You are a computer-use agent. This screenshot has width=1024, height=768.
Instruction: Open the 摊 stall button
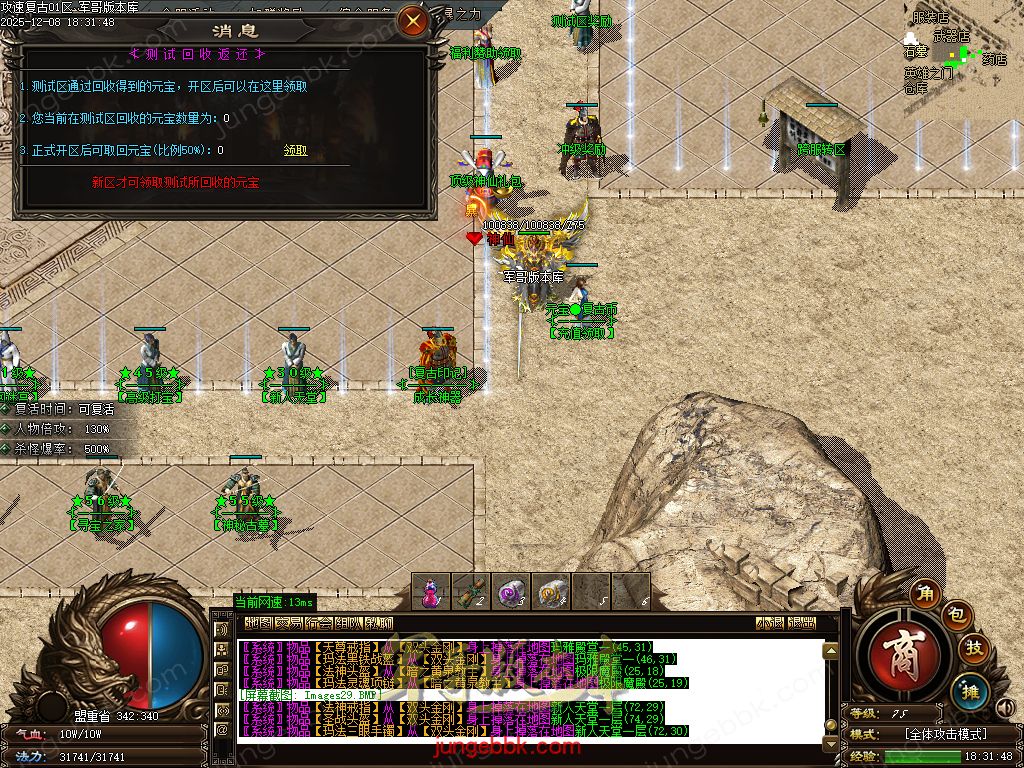point(969,689)
